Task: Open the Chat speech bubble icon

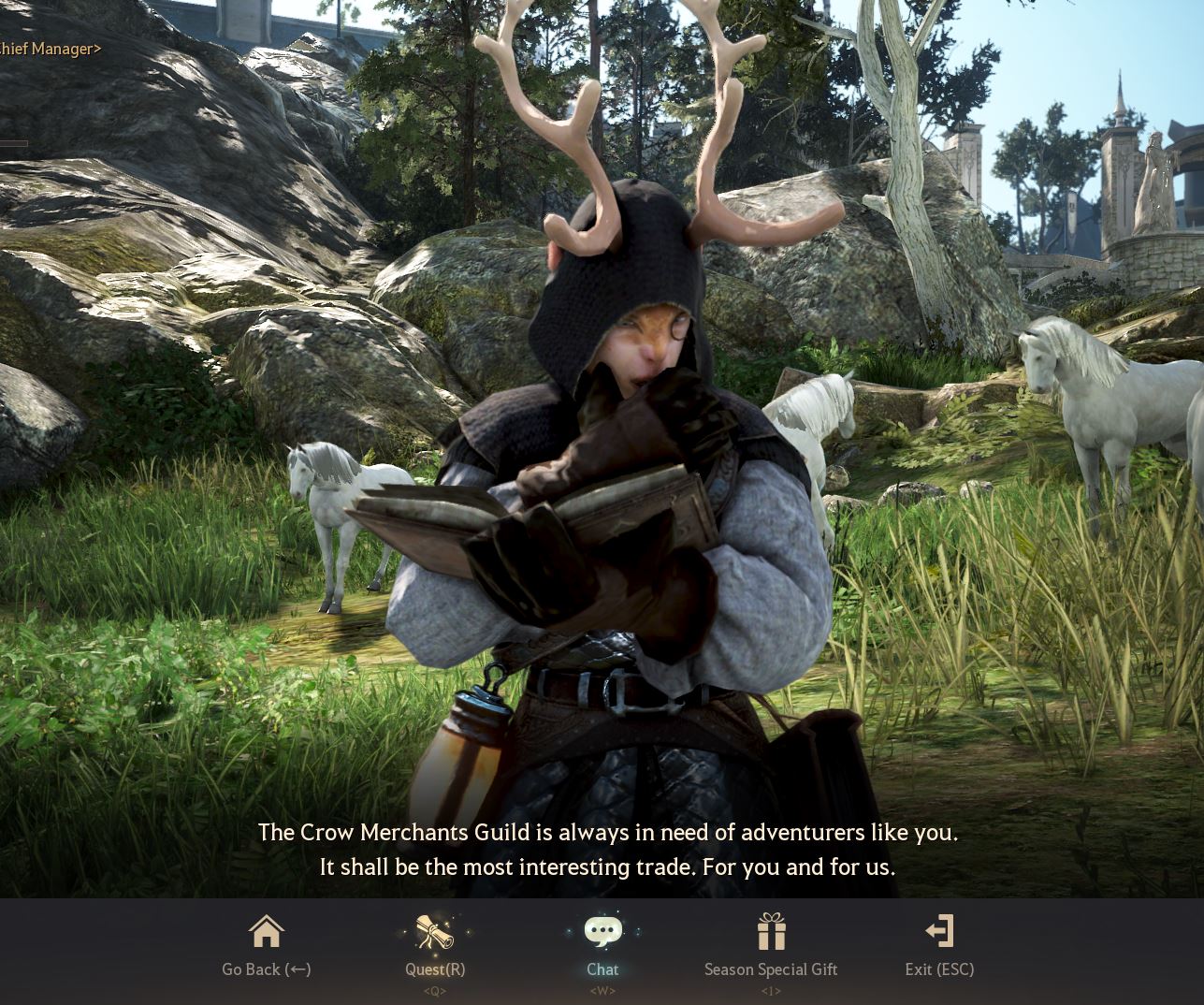Action: click(x=602, y=929)
